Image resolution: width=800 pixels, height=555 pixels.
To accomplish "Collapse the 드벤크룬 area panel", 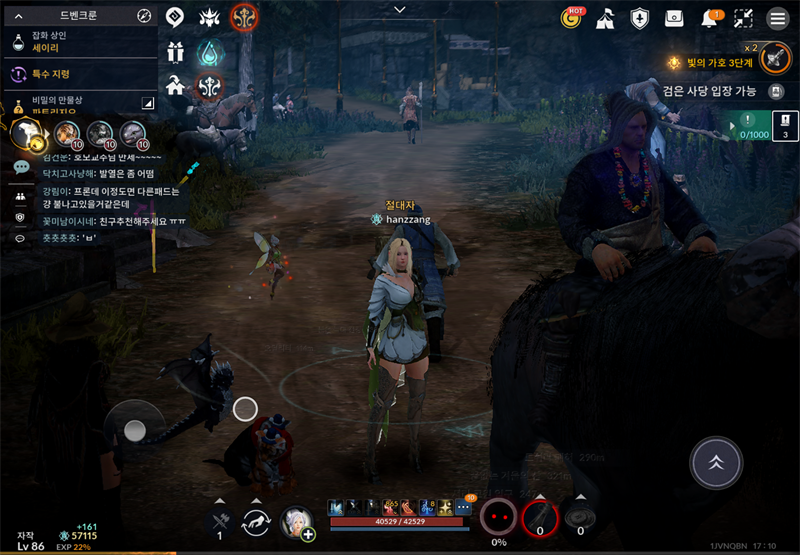I will (x=18, y=16).
